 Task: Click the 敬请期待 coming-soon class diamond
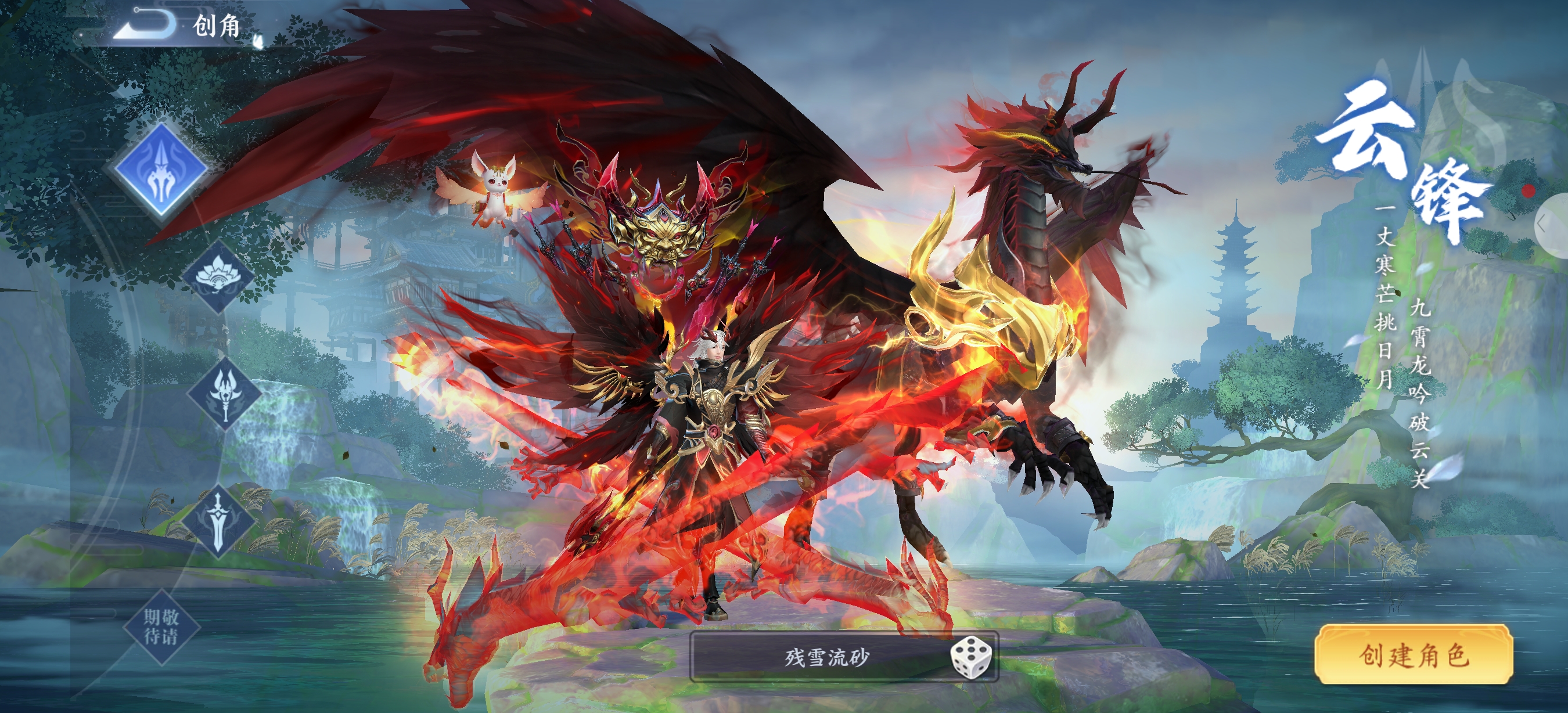pyautogui.click(x=161, y=627)
